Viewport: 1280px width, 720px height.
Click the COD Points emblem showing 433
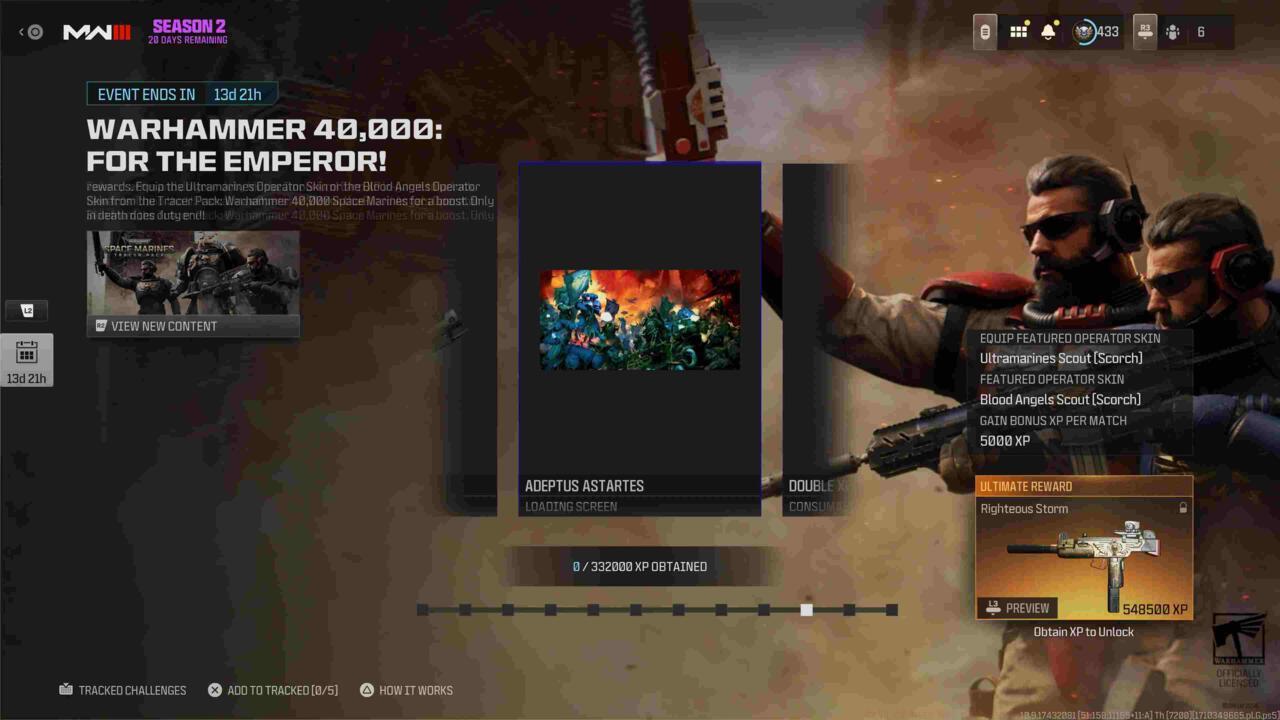(x=1083, y=31)
